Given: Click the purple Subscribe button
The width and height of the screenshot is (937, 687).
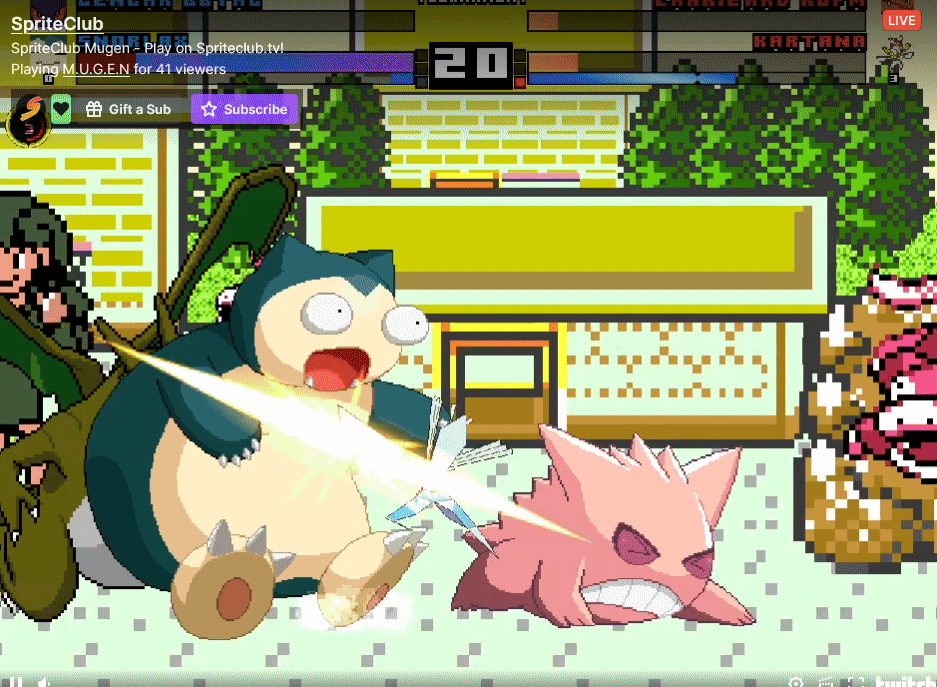Looking at the screenshot, I should [x=244, y=110].
